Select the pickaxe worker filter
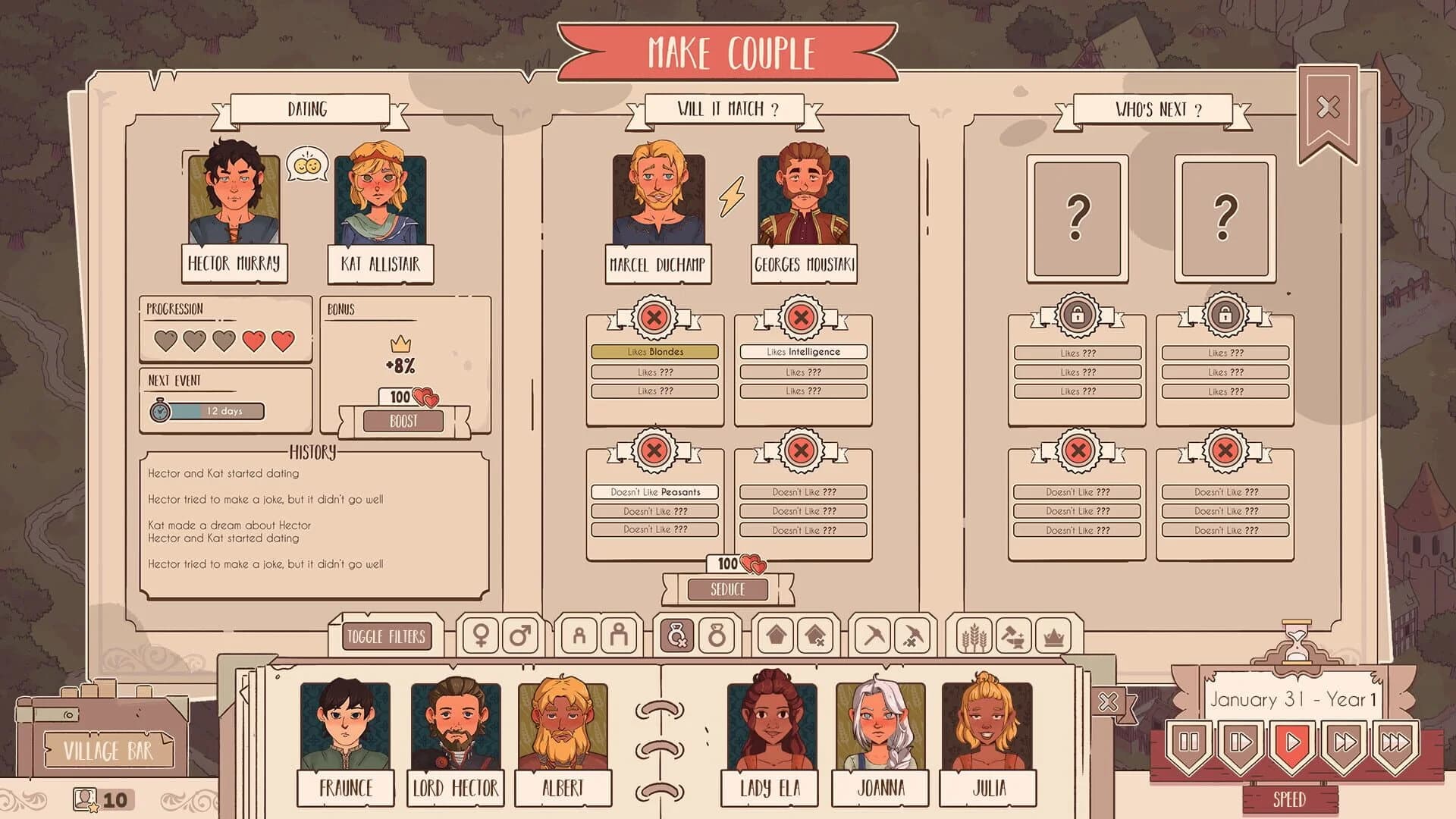 click(873, 635)
